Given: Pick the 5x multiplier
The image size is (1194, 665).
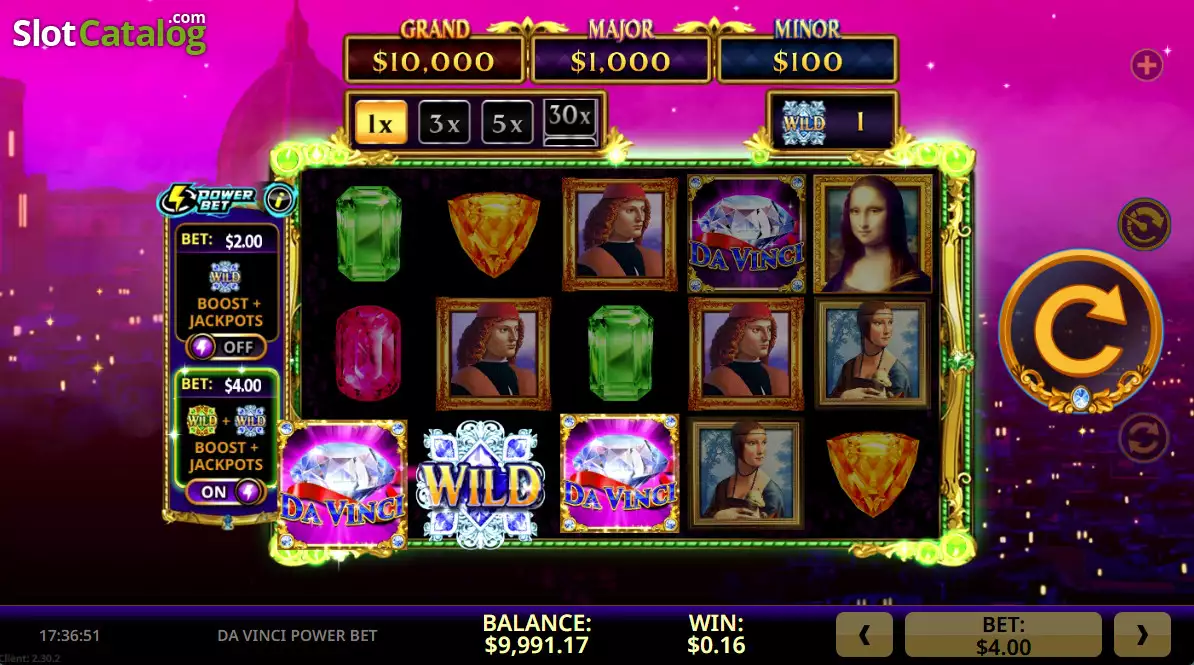Looking at the screenshot, I should (507, 124).
